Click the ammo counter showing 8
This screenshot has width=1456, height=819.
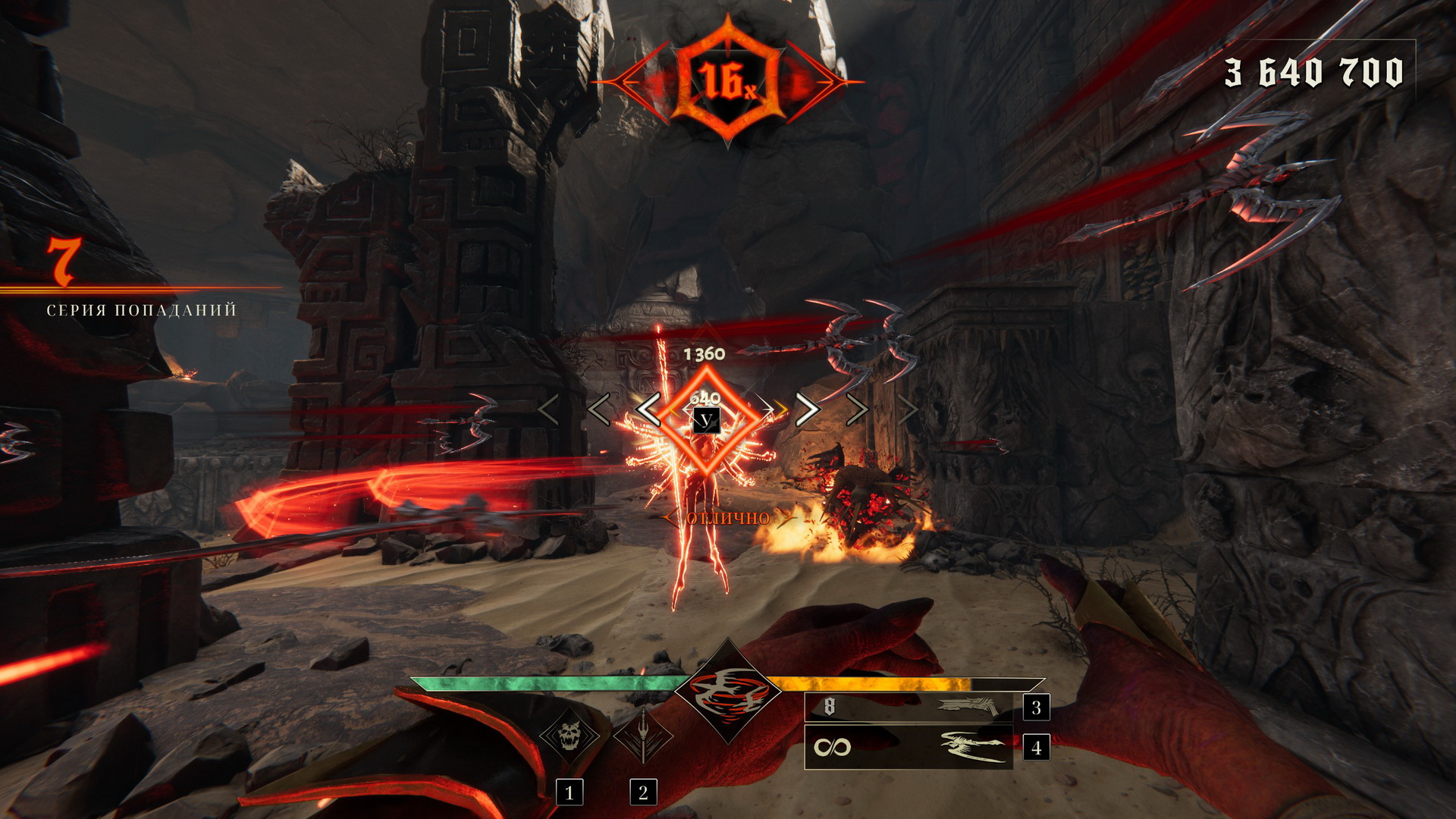(x=828, y=707)
